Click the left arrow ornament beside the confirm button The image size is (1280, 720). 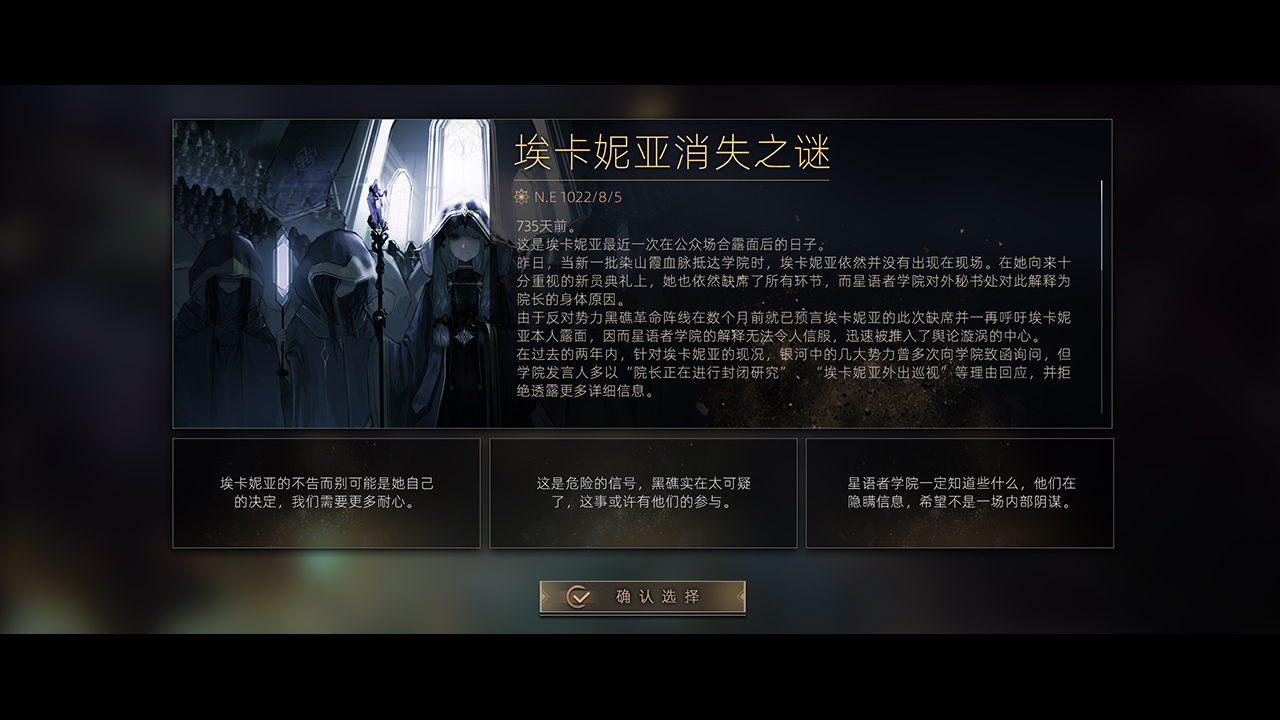[x=545, y=596]
